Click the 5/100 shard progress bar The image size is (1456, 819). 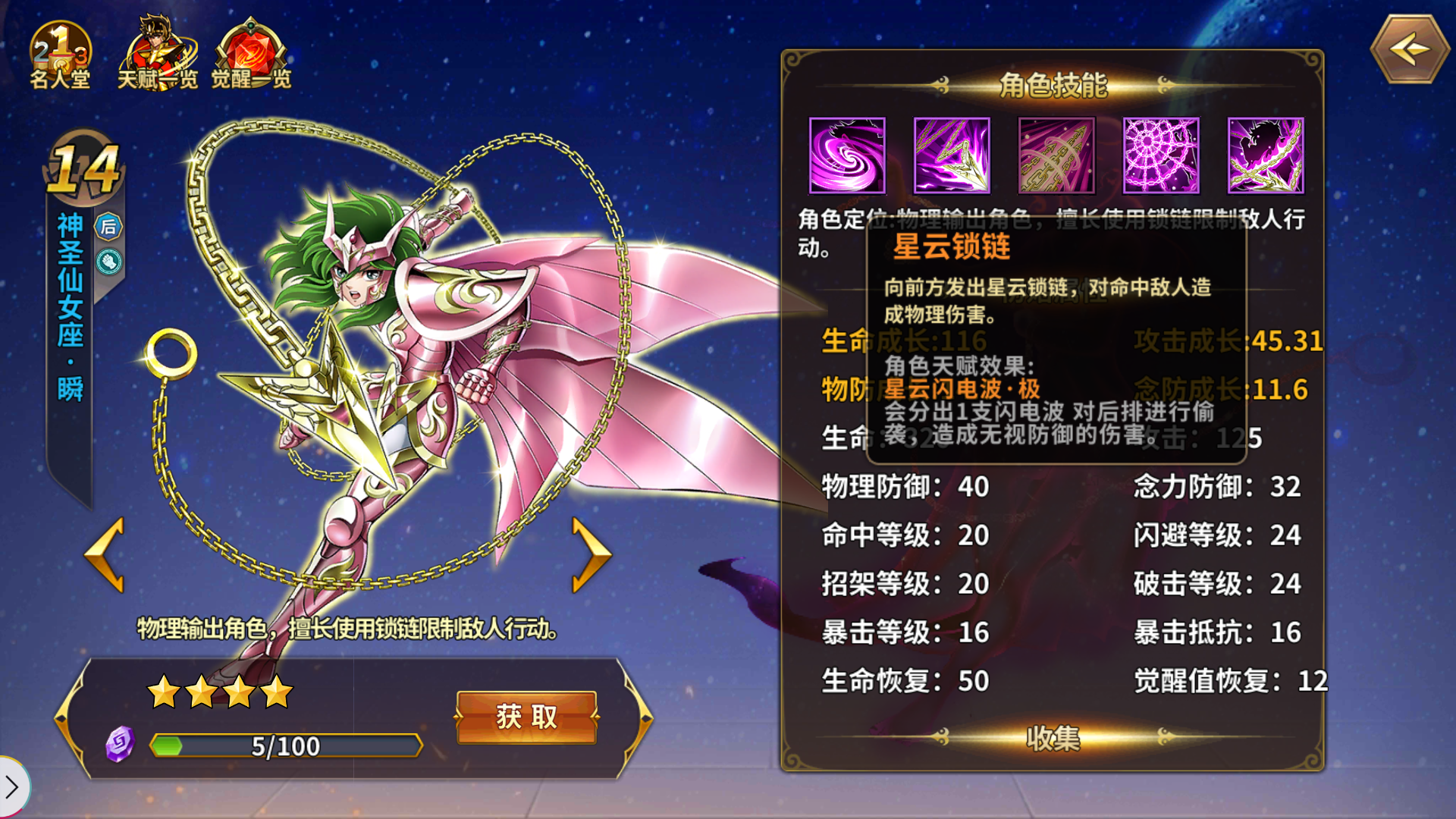tap(284, 746)
